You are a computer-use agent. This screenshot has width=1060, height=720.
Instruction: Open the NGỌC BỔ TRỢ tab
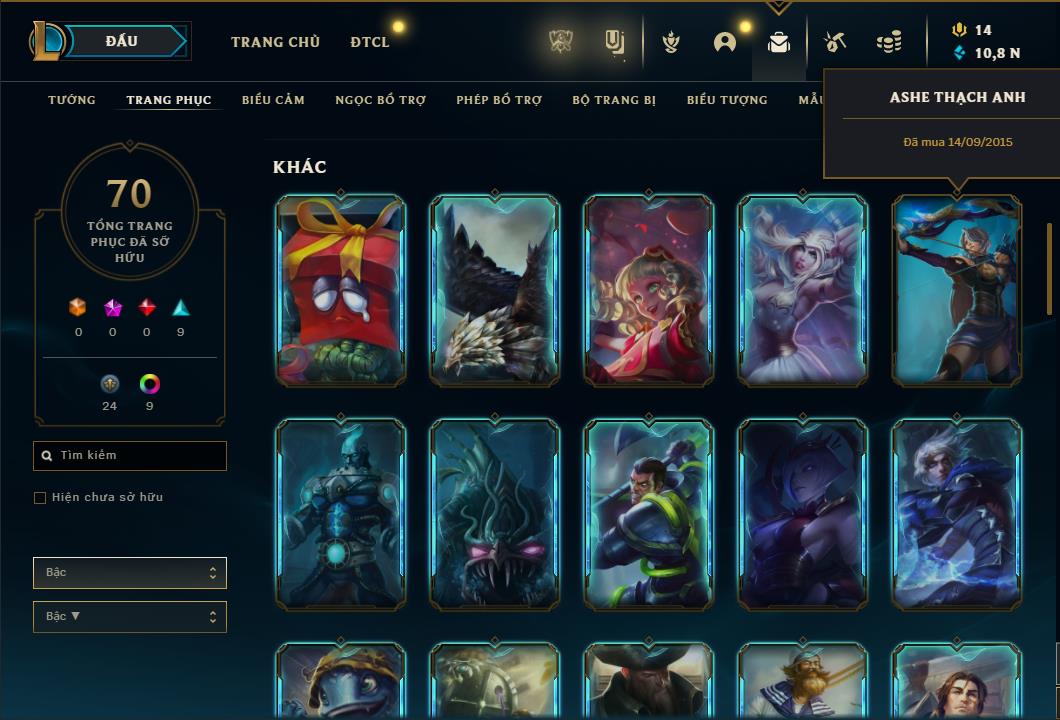(x=380, y=100)
